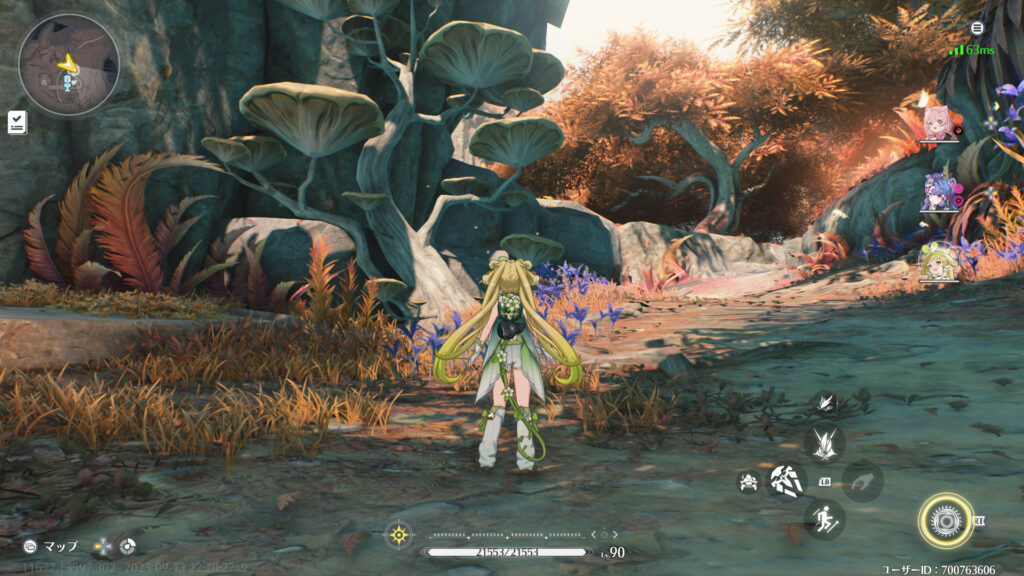Image resolution: width=1024 pixels, height=576 pixels.
Task: Open the circular minimap
Action: click(x=68, y=63)
